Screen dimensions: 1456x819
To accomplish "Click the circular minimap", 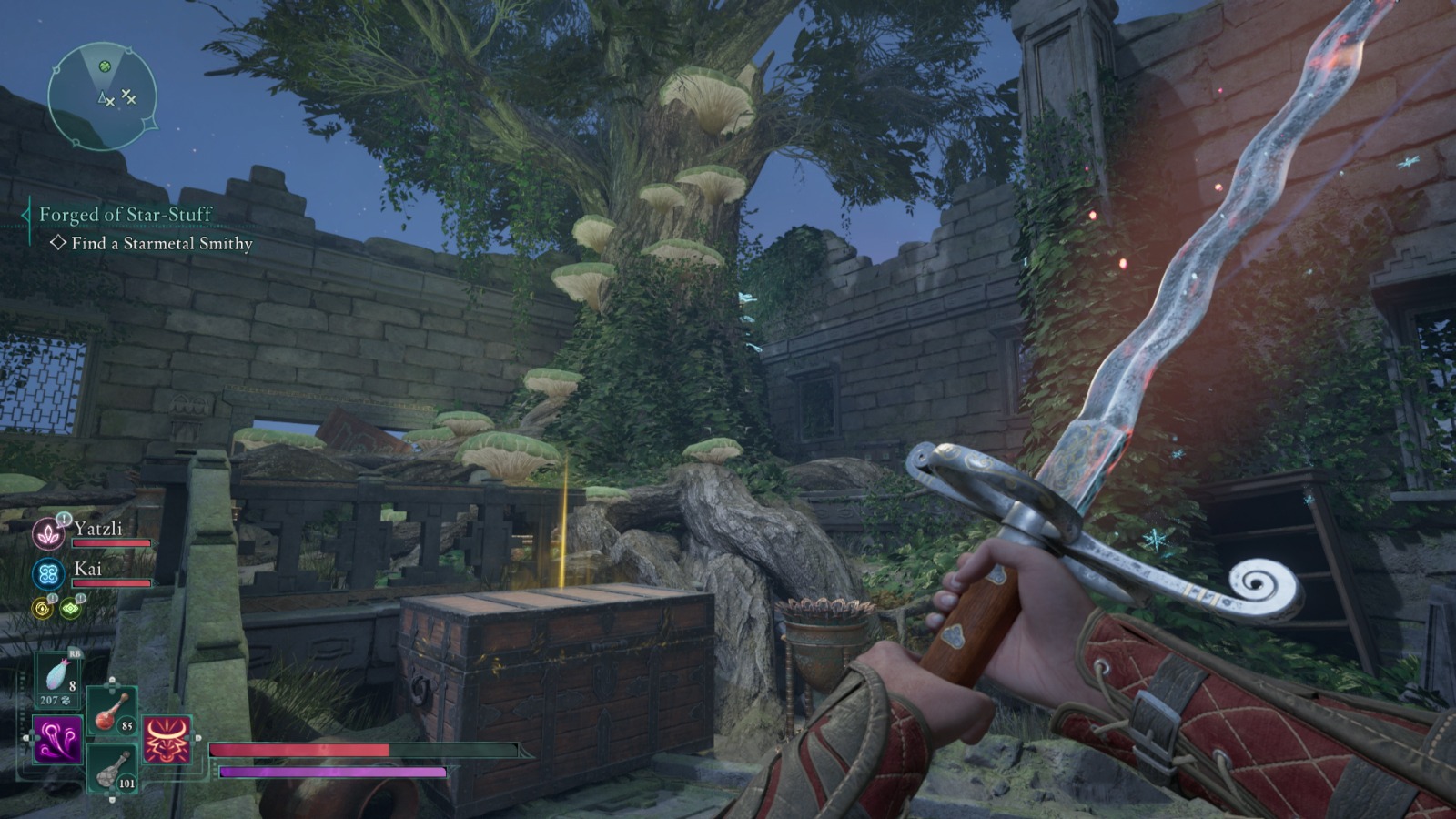I will (102, 96).
